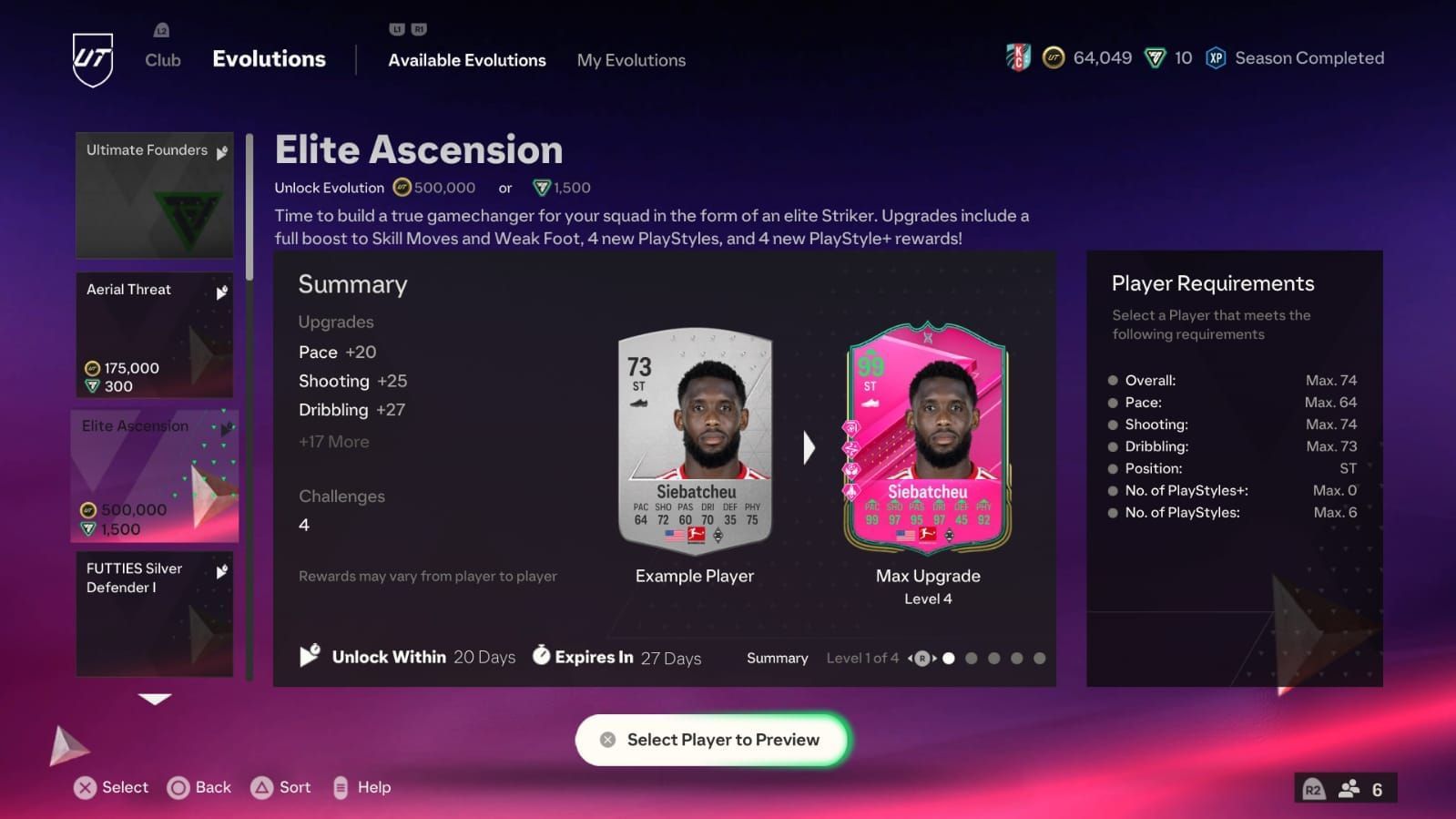Click the Help controller icon at bottom
This screenshot has height=819, width=1456.
[341, 786]
